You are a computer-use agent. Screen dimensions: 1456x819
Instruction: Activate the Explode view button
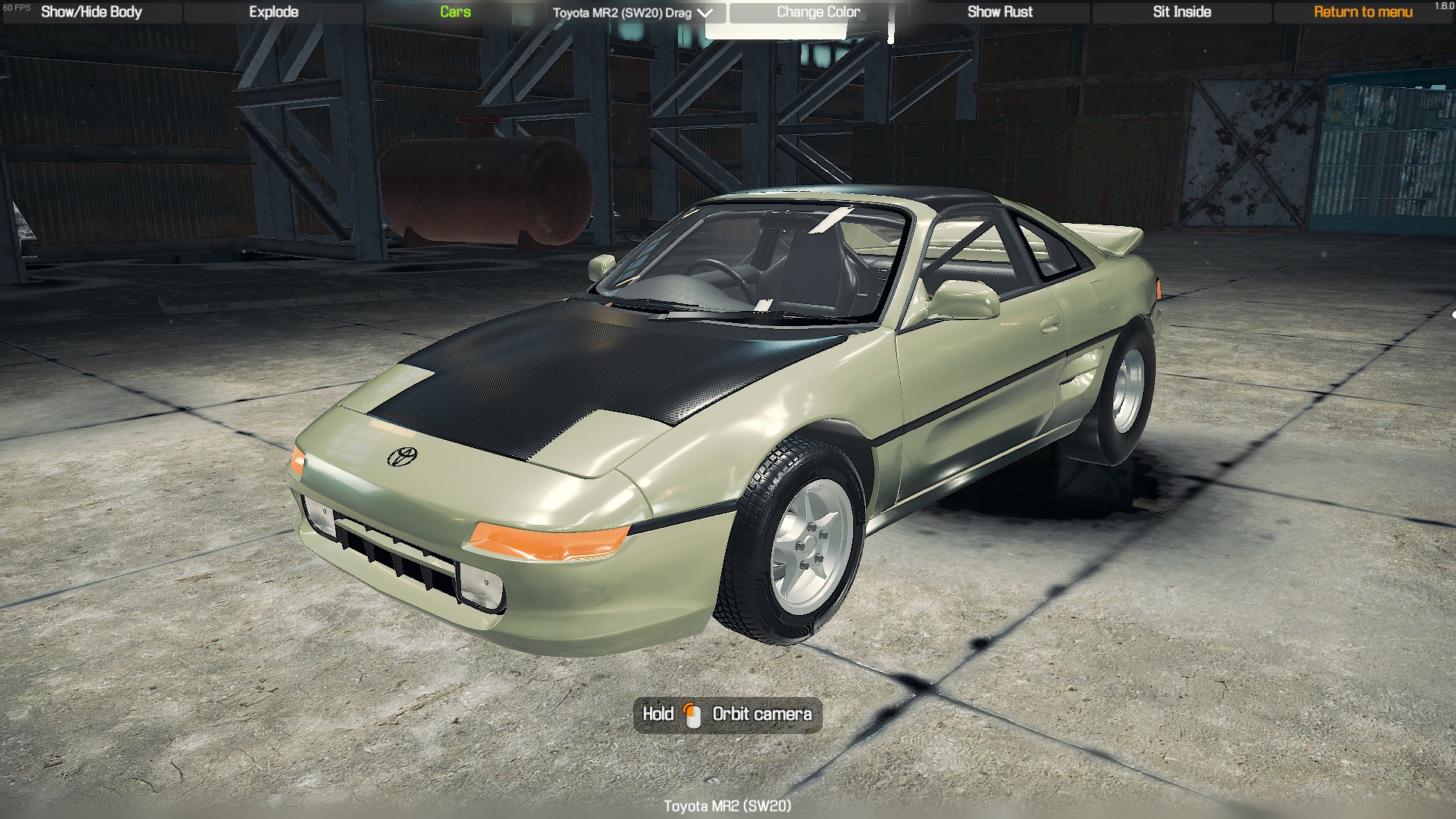pos(274,12)
